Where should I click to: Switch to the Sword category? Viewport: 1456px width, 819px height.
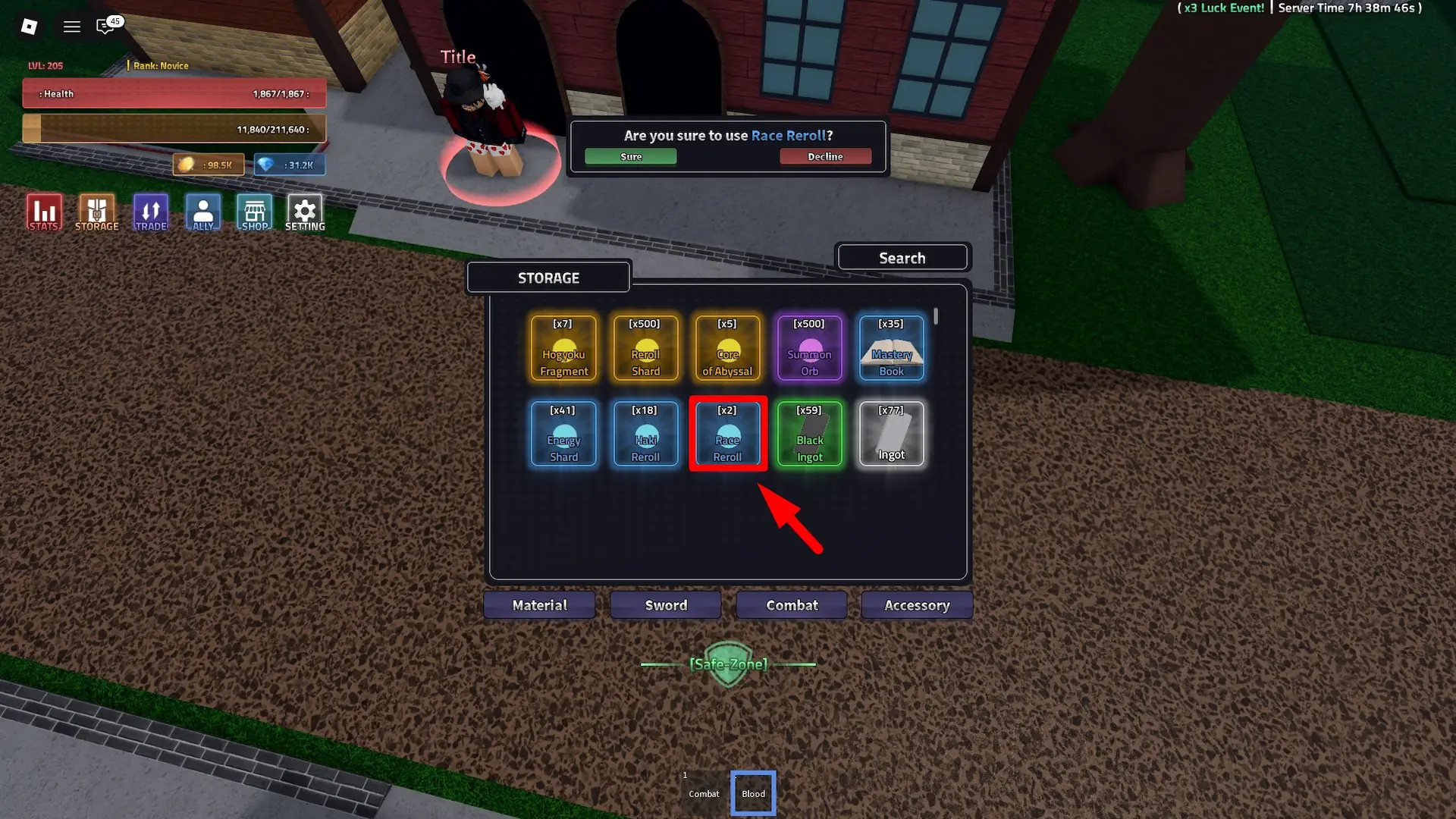[x=665, y=604]
